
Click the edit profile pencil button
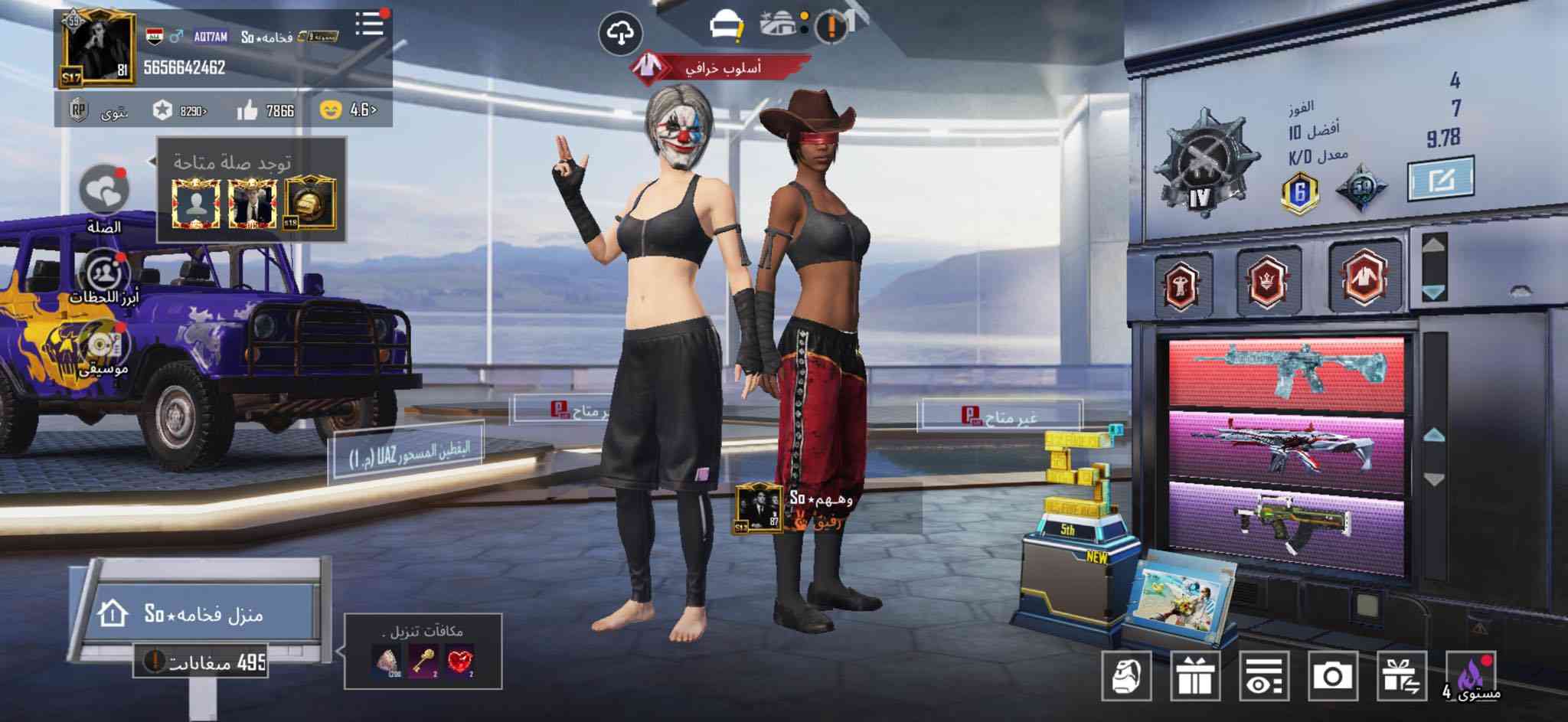coord(1441,180)
